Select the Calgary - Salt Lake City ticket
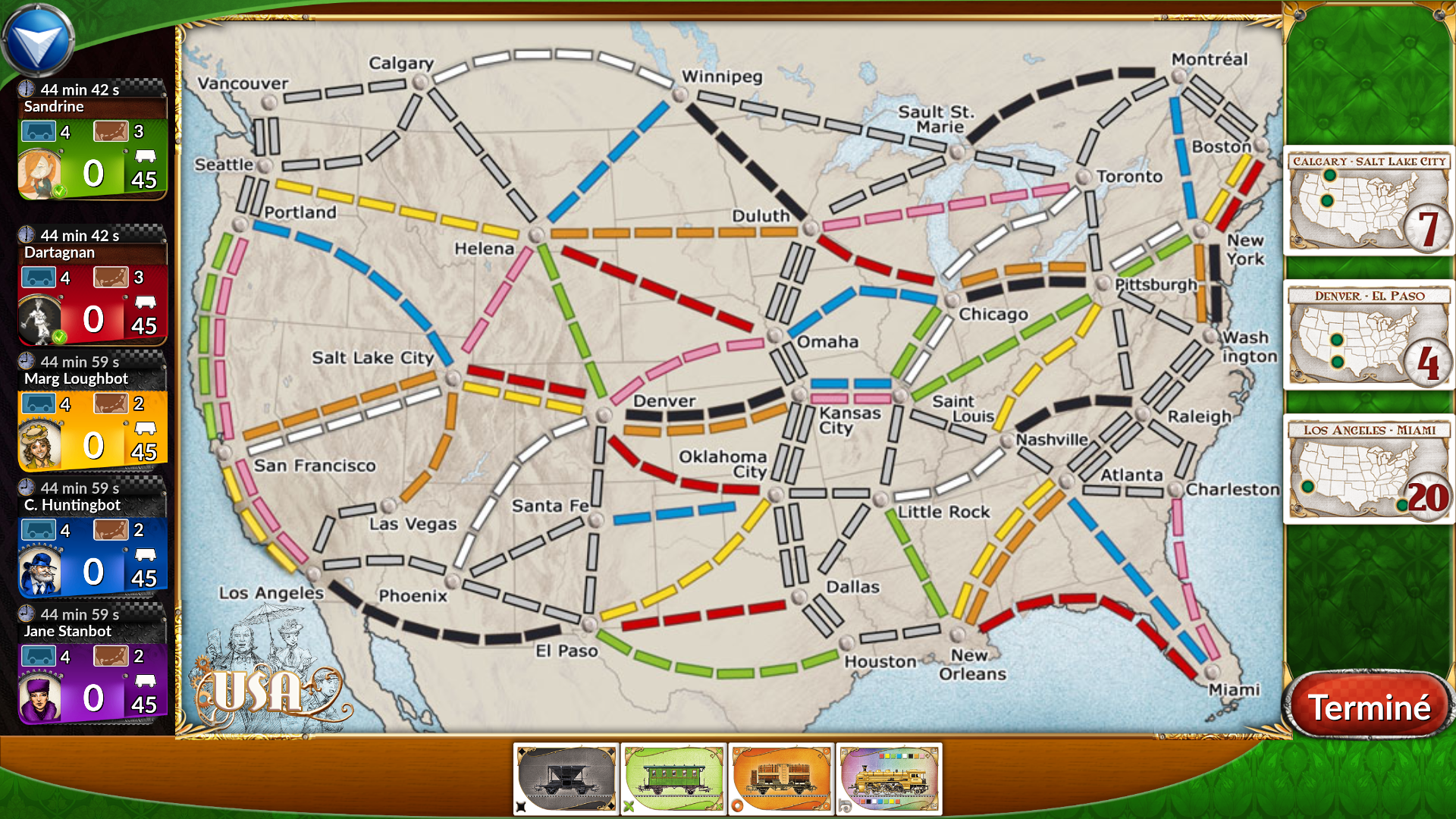 [x=1368, y=202]
